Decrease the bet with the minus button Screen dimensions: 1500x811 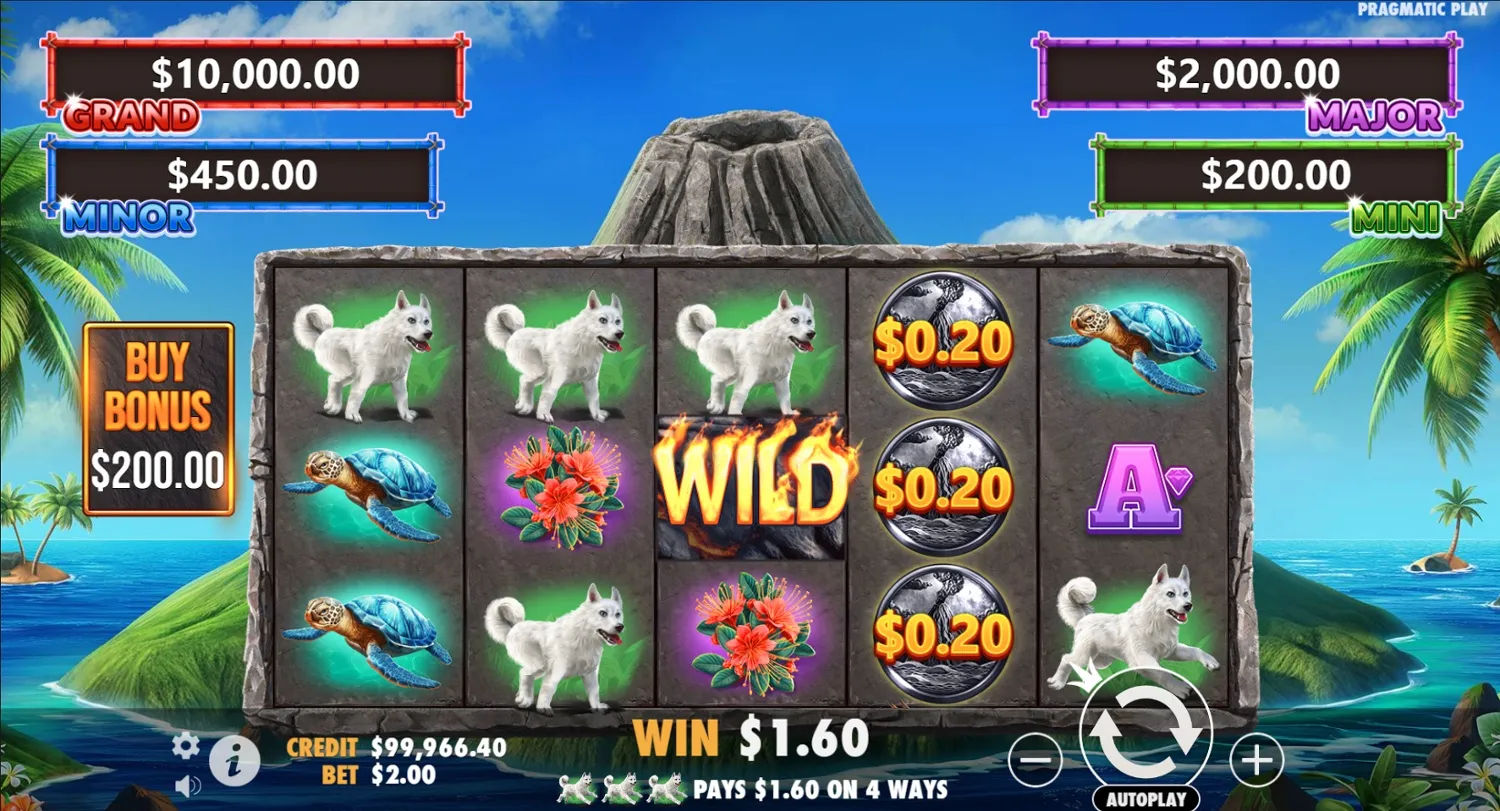point(1035,762)
